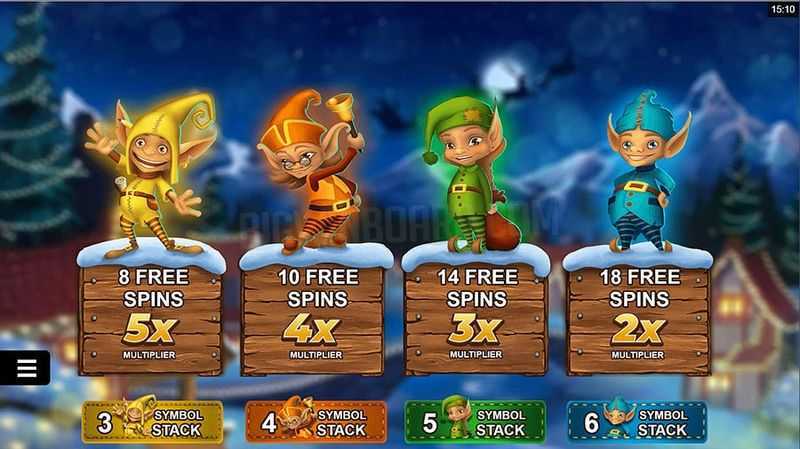Click the green 5 Symbol Stack badge
This screenshot has width=800, height=449.
(475, 422)
